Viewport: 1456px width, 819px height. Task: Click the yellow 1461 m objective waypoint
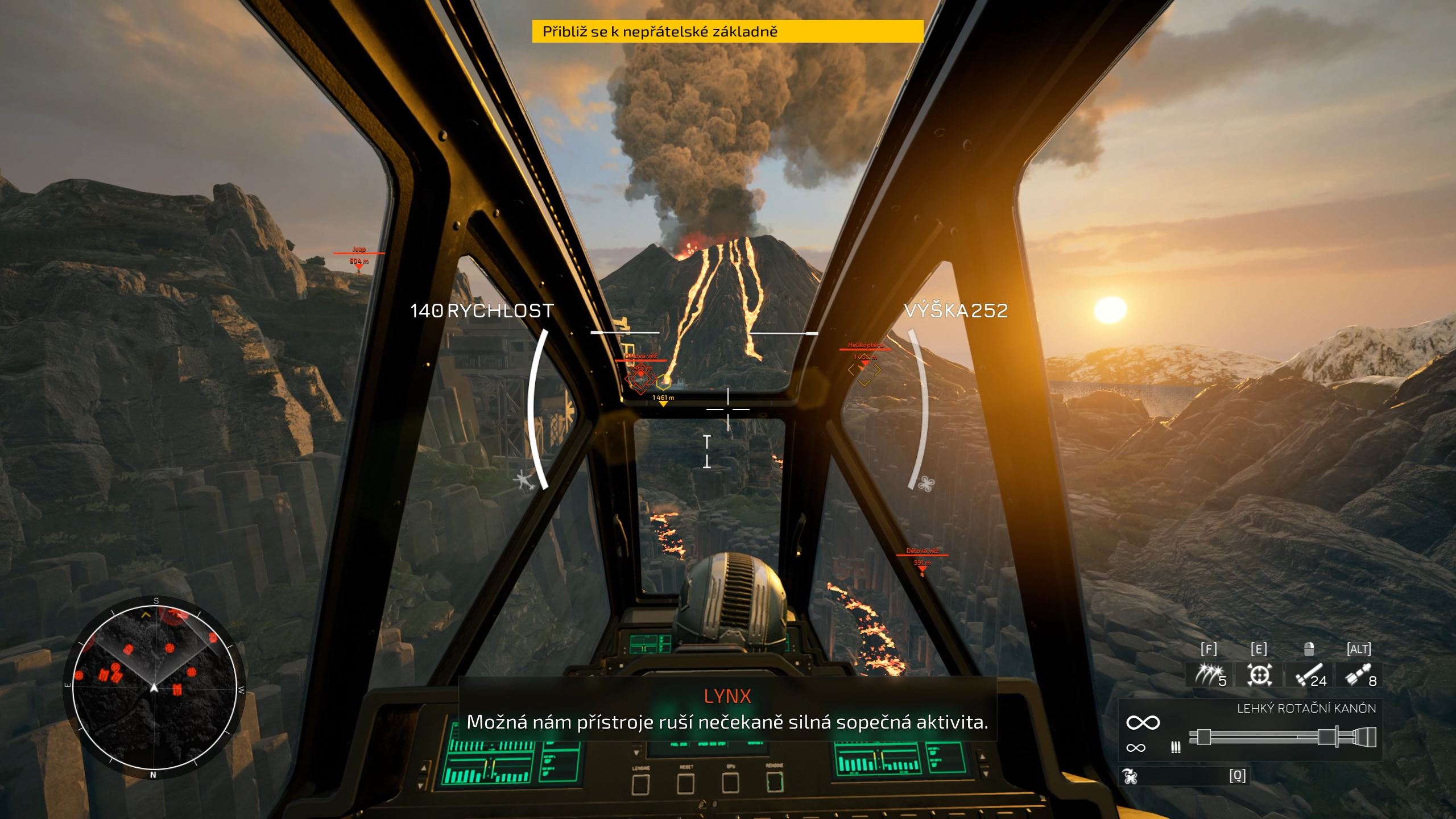pyautogui.click(x=663, y=399)
